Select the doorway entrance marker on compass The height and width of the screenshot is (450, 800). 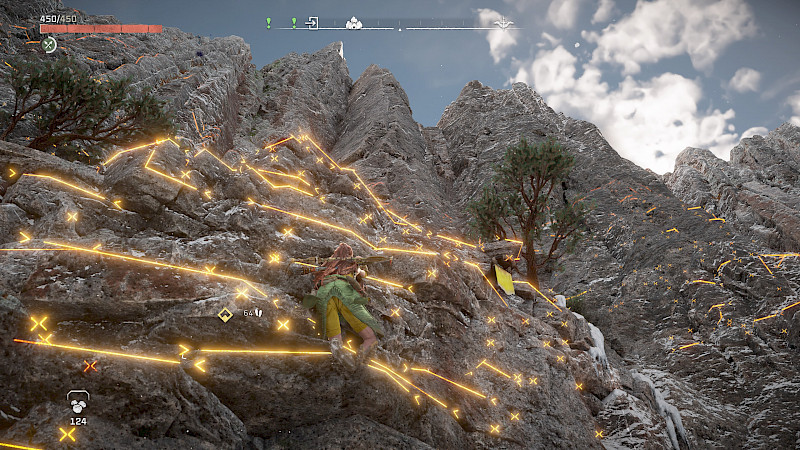click(x=312, y=22)
